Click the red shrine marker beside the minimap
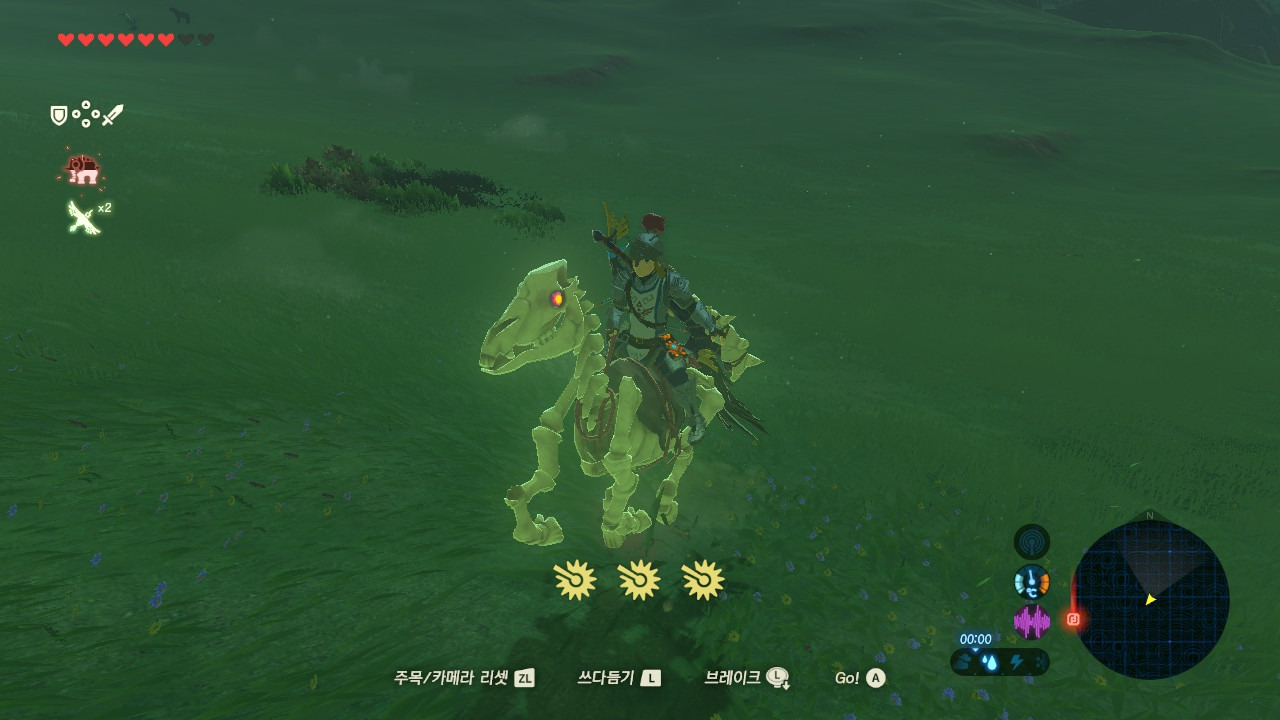The image size is (1280, 720). pos(1073,619)
